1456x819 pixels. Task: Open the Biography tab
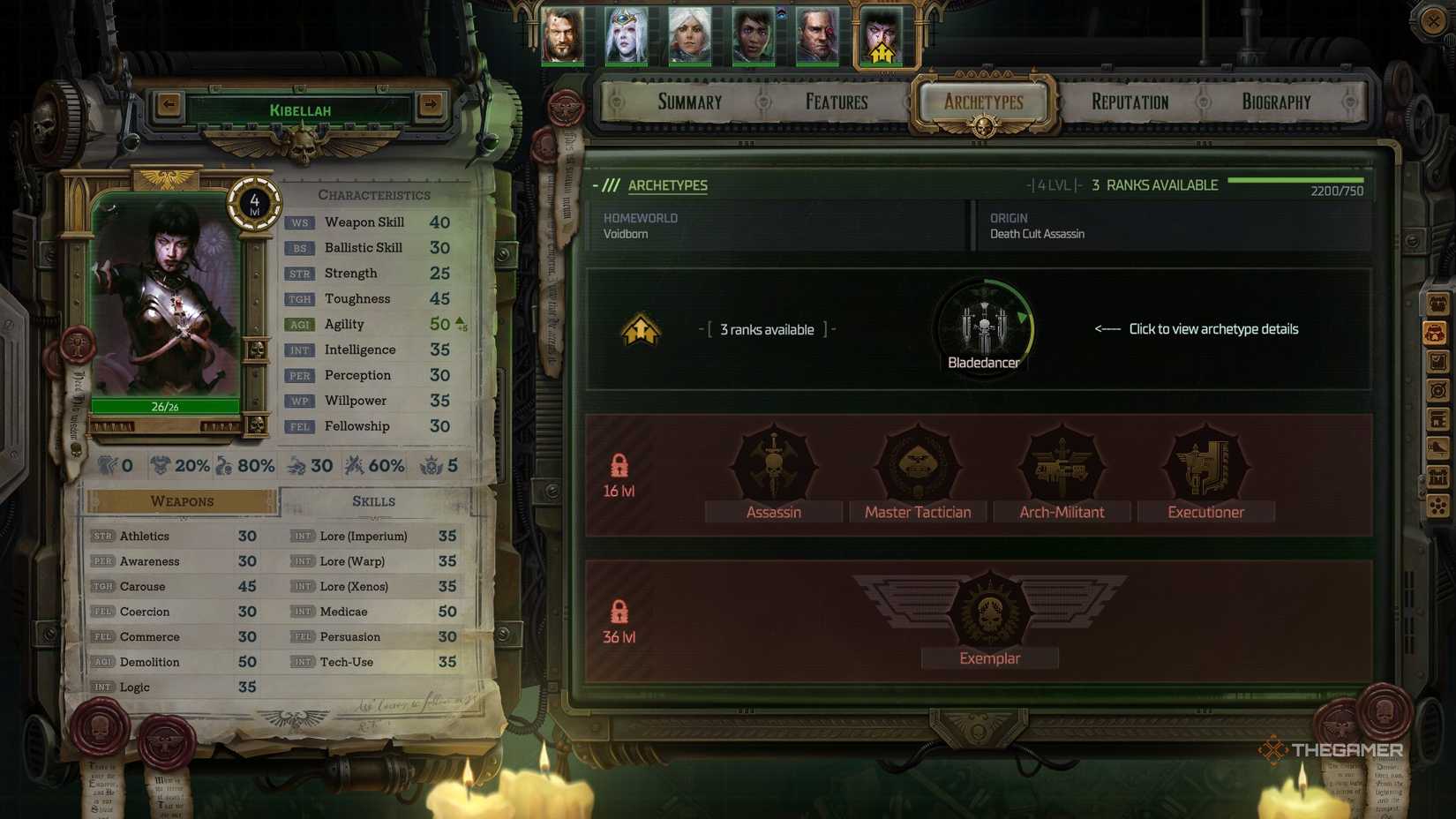[1273, 101]
